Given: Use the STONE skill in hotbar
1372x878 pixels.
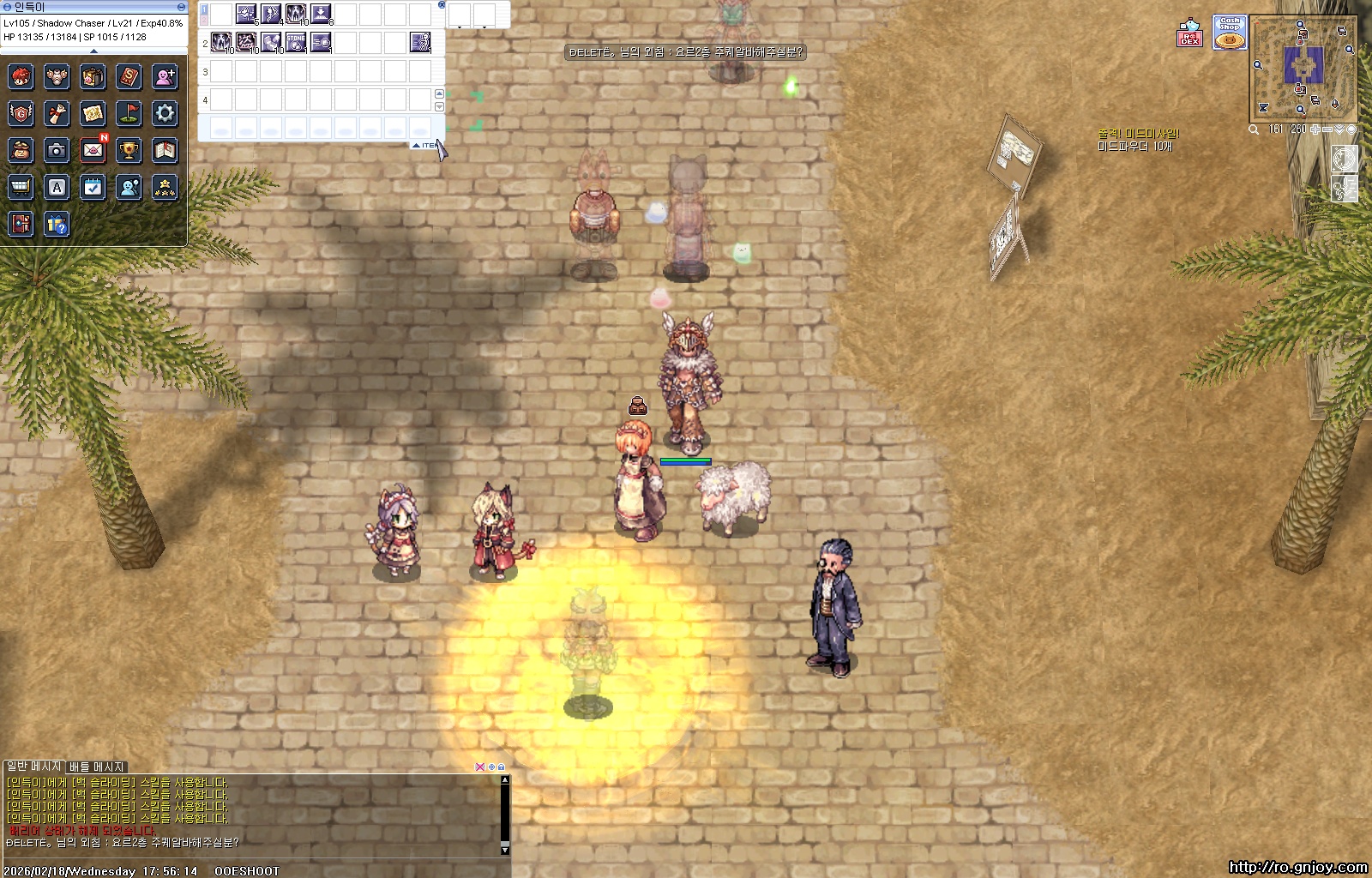Looking at the screenshot, I should coord(296,42).
